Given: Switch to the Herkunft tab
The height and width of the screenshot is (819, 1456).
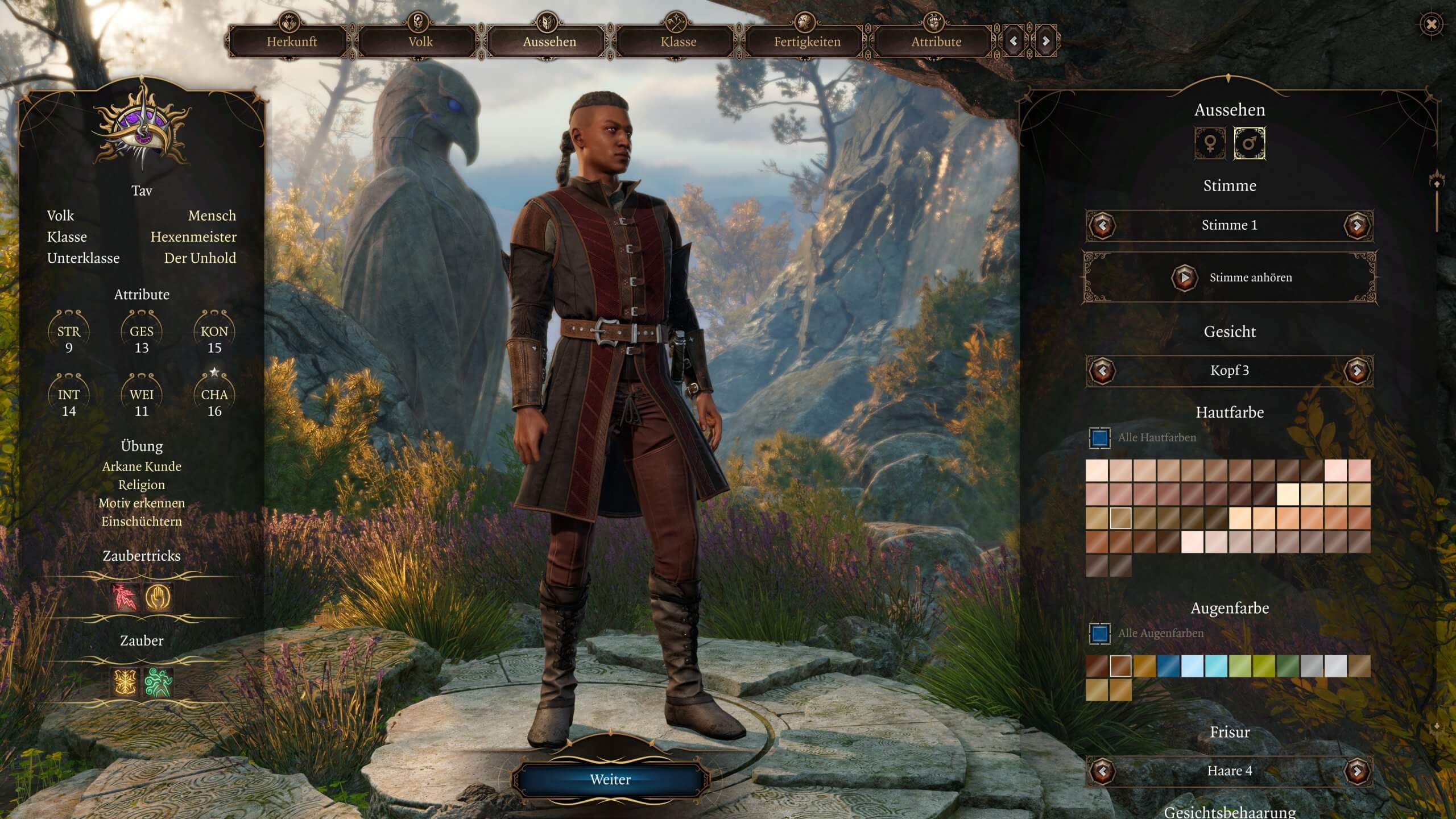Looking at the screenshot, I should click(x=292, y=42).
